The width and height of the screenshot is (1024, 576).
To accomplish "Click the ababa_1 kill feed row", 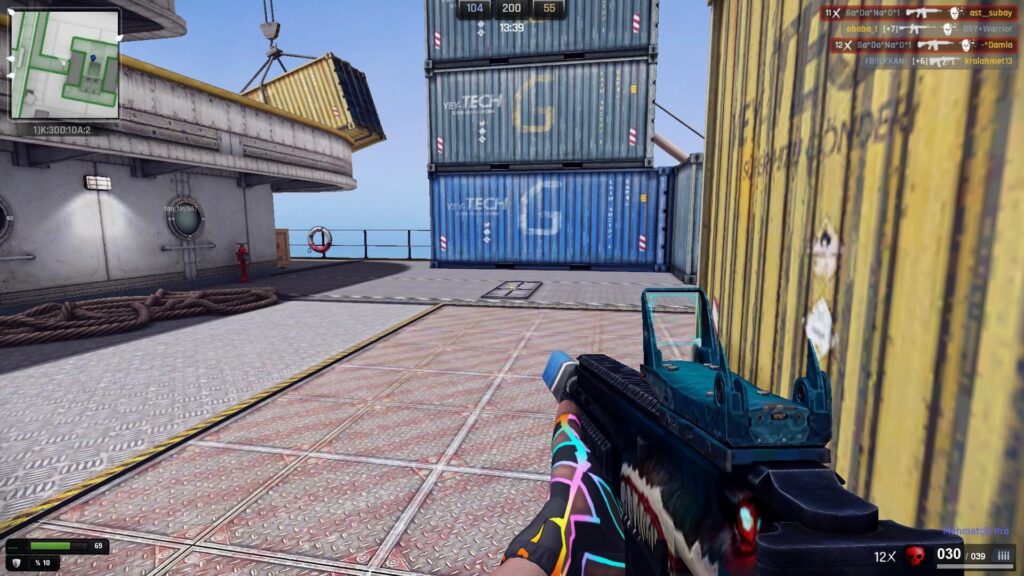I will pyautogui.click(x=918, y=29).
